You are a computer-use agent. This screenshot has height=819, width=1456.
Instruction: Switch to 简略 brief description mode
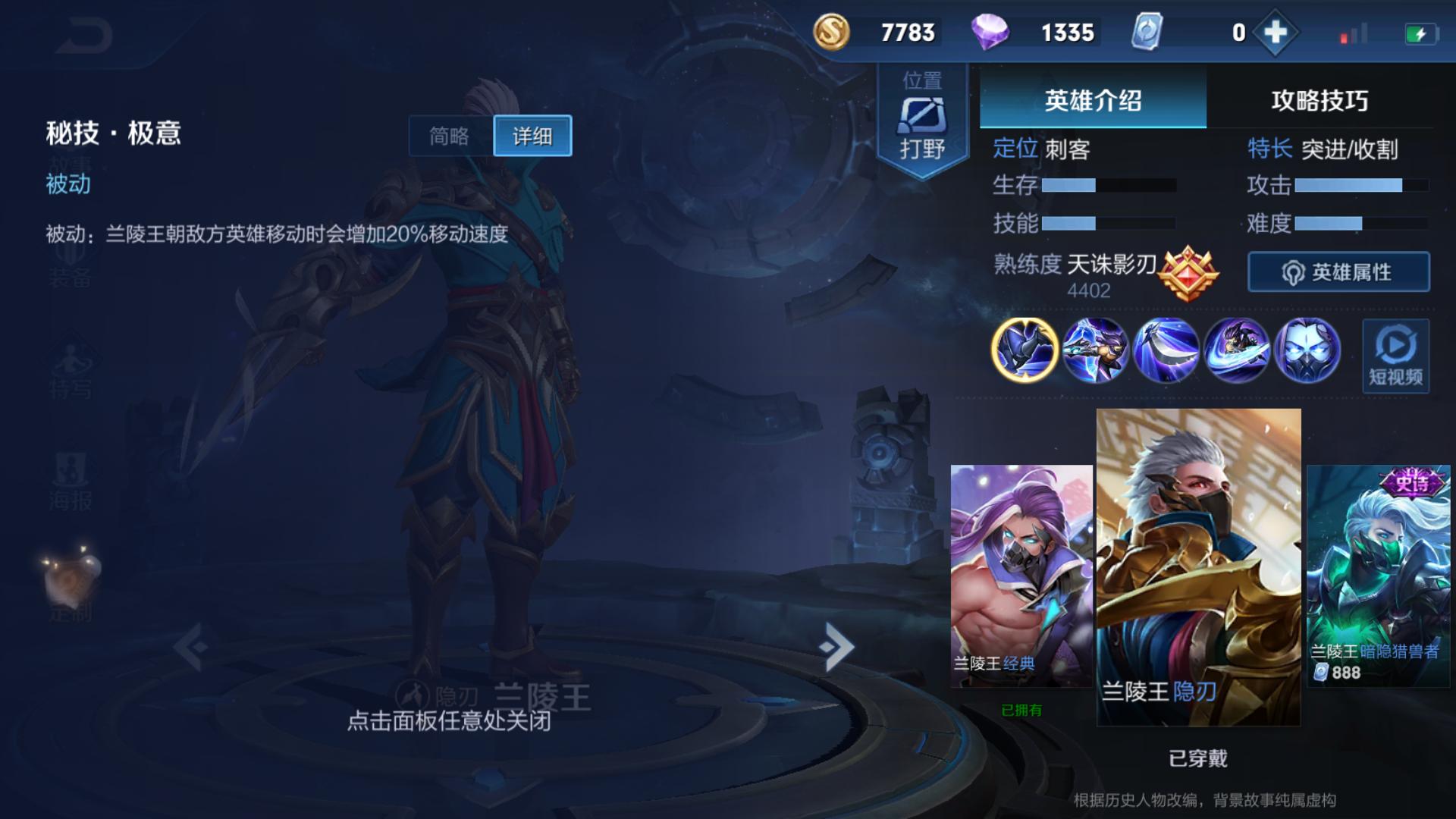(x=450, y=135)
